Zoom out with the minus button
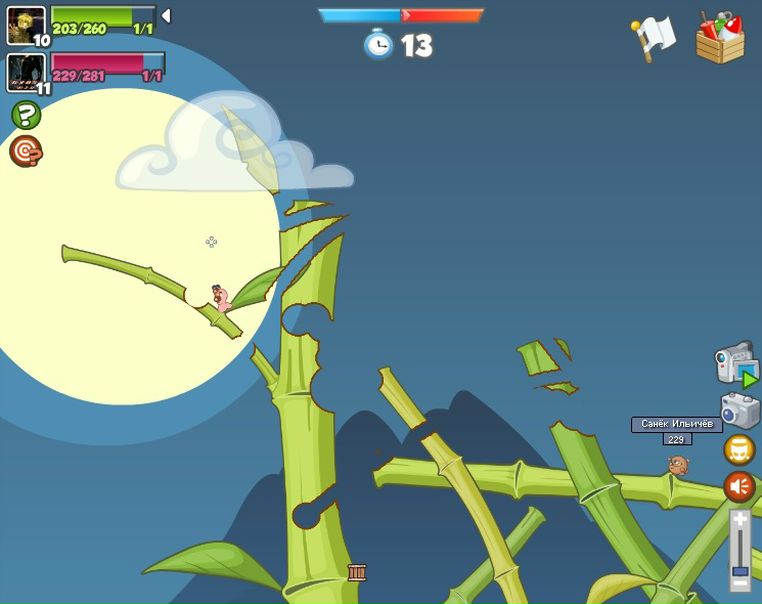 pos(740,582)
